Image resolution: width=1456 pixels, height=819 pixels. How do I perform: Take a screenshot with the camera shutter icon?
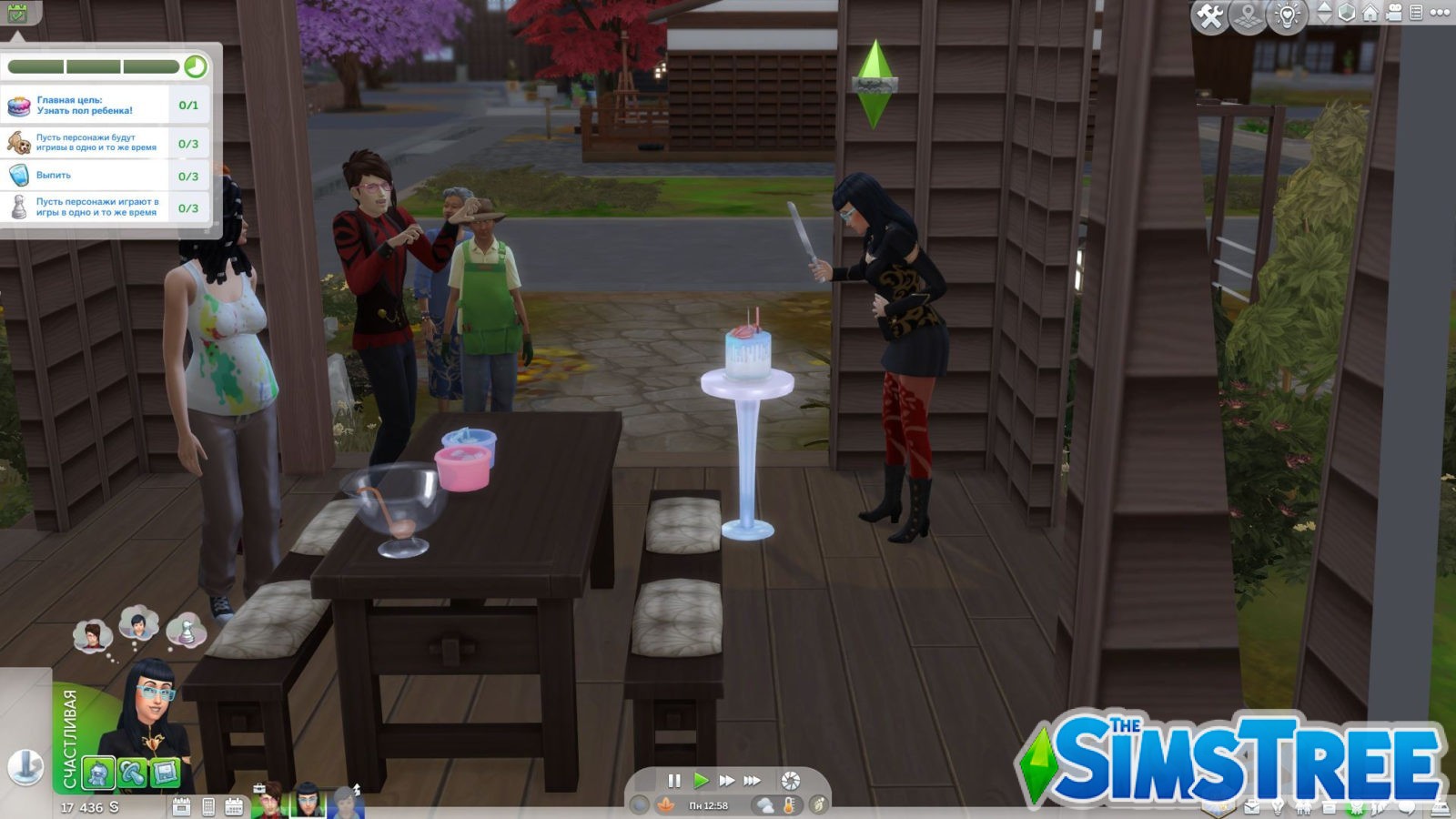tap(791, 781)
